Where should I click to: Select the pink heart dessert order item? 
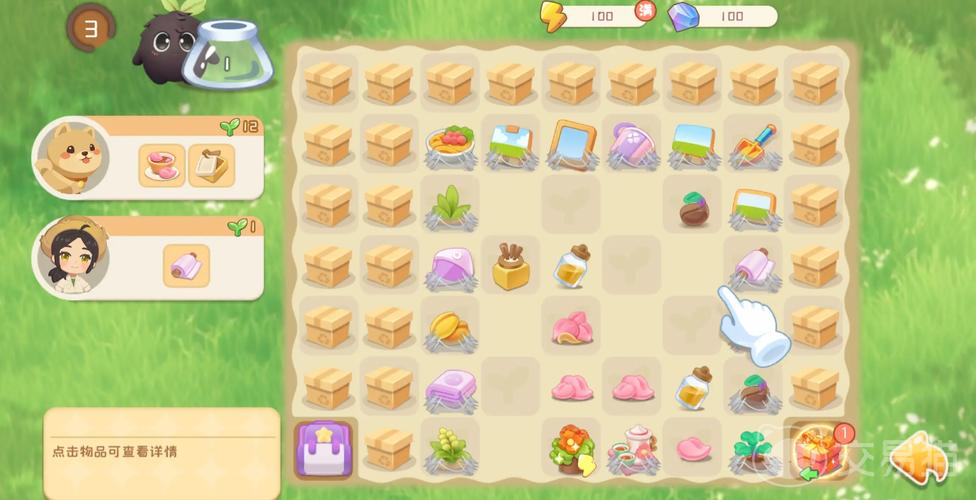[x=162, y=165]
